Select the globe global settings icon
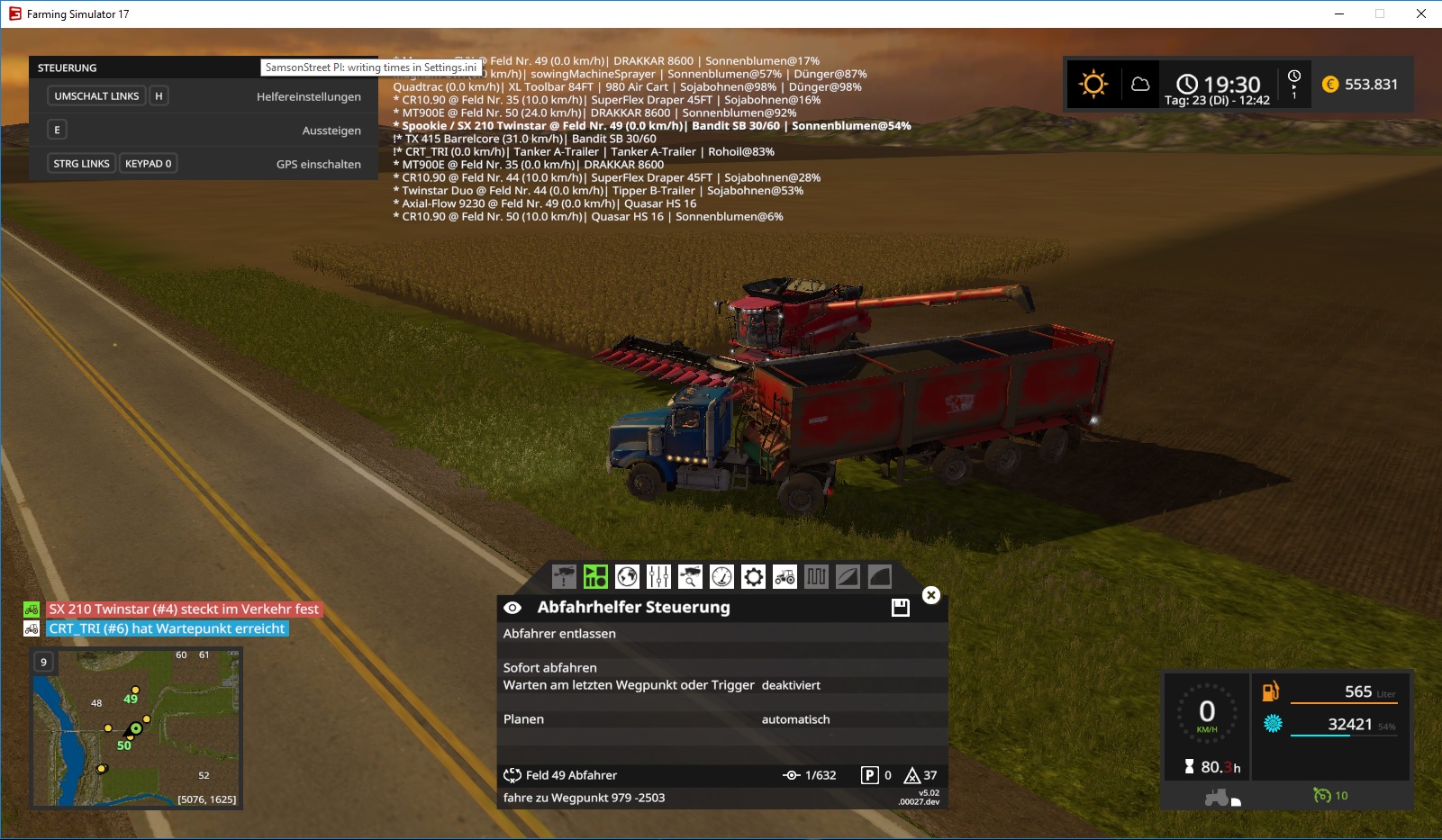The width and height of the screenshot is (1442, 840). click(628, 577)
